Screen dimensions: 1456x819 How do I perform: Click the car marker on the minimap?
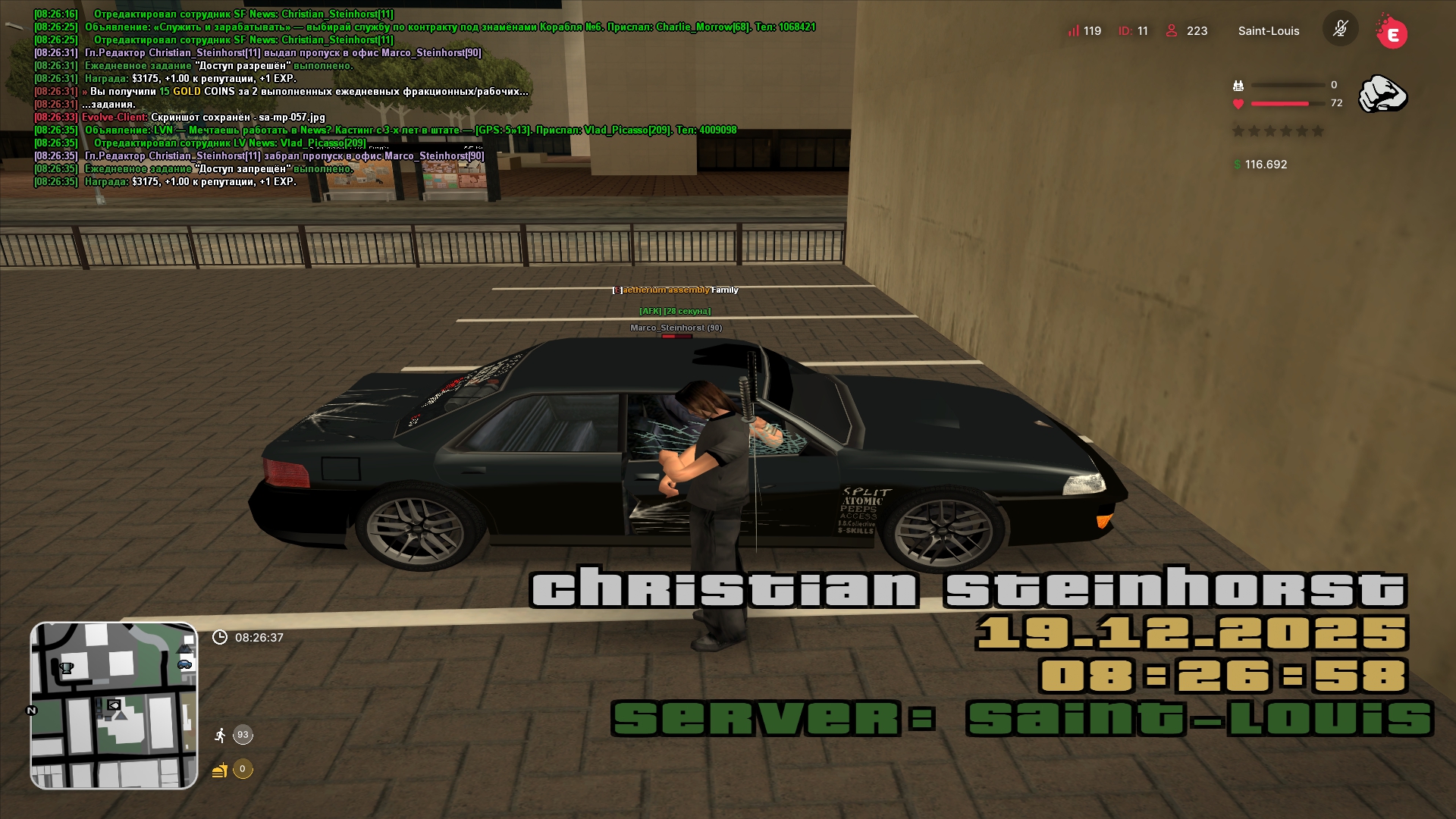(184, 664)
